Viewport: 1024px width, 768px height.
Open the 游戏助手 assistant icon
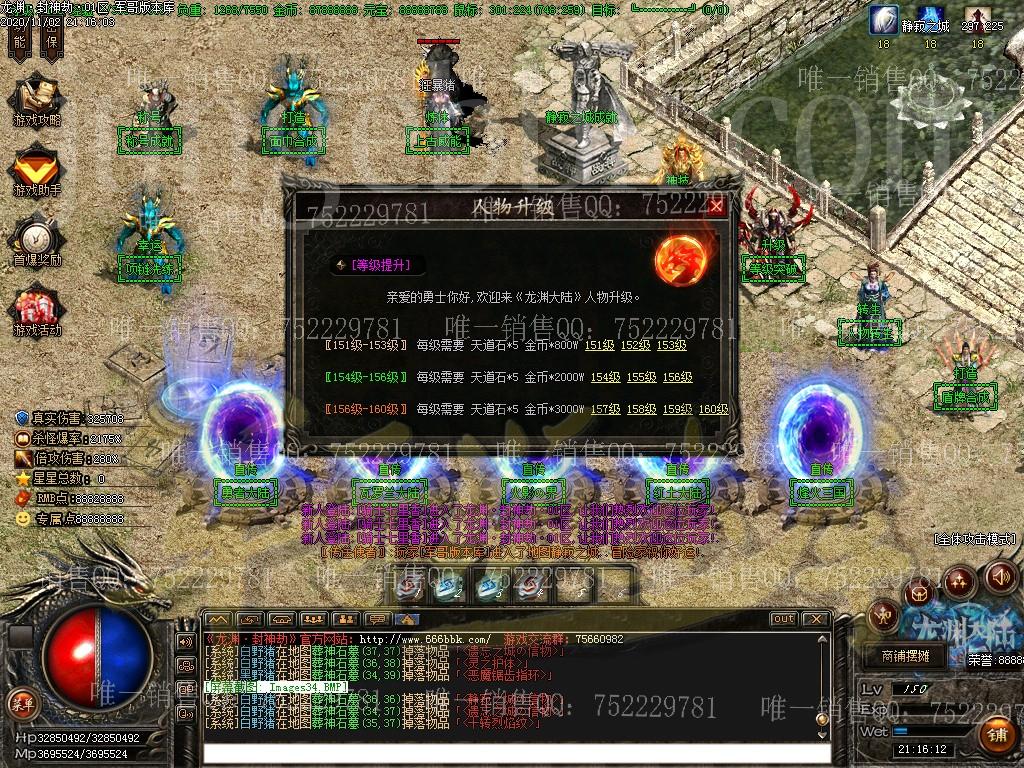(x=37, y=170)
